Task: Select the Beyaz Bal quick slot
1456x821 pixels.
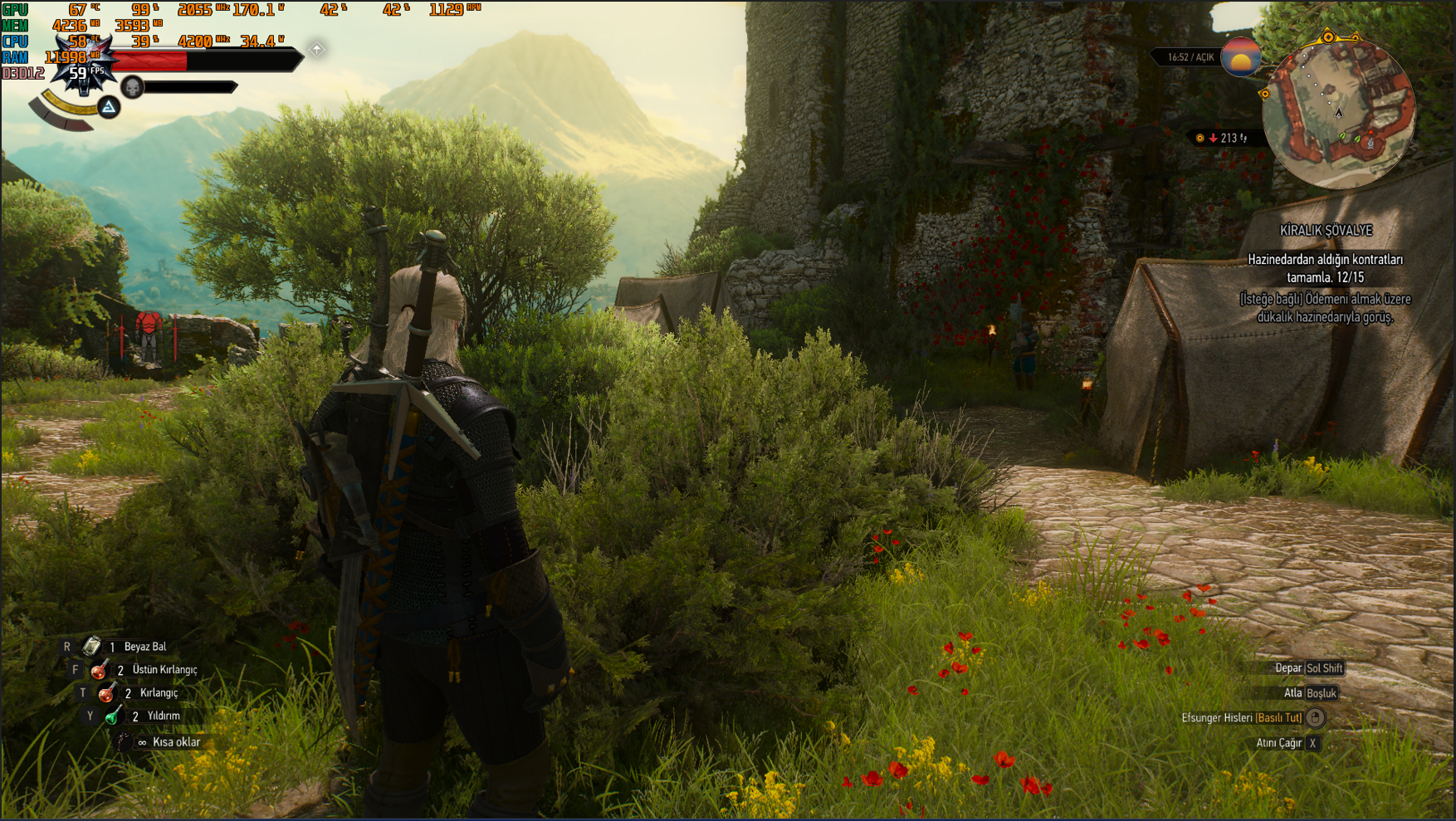Action: (x=92, y=646)
